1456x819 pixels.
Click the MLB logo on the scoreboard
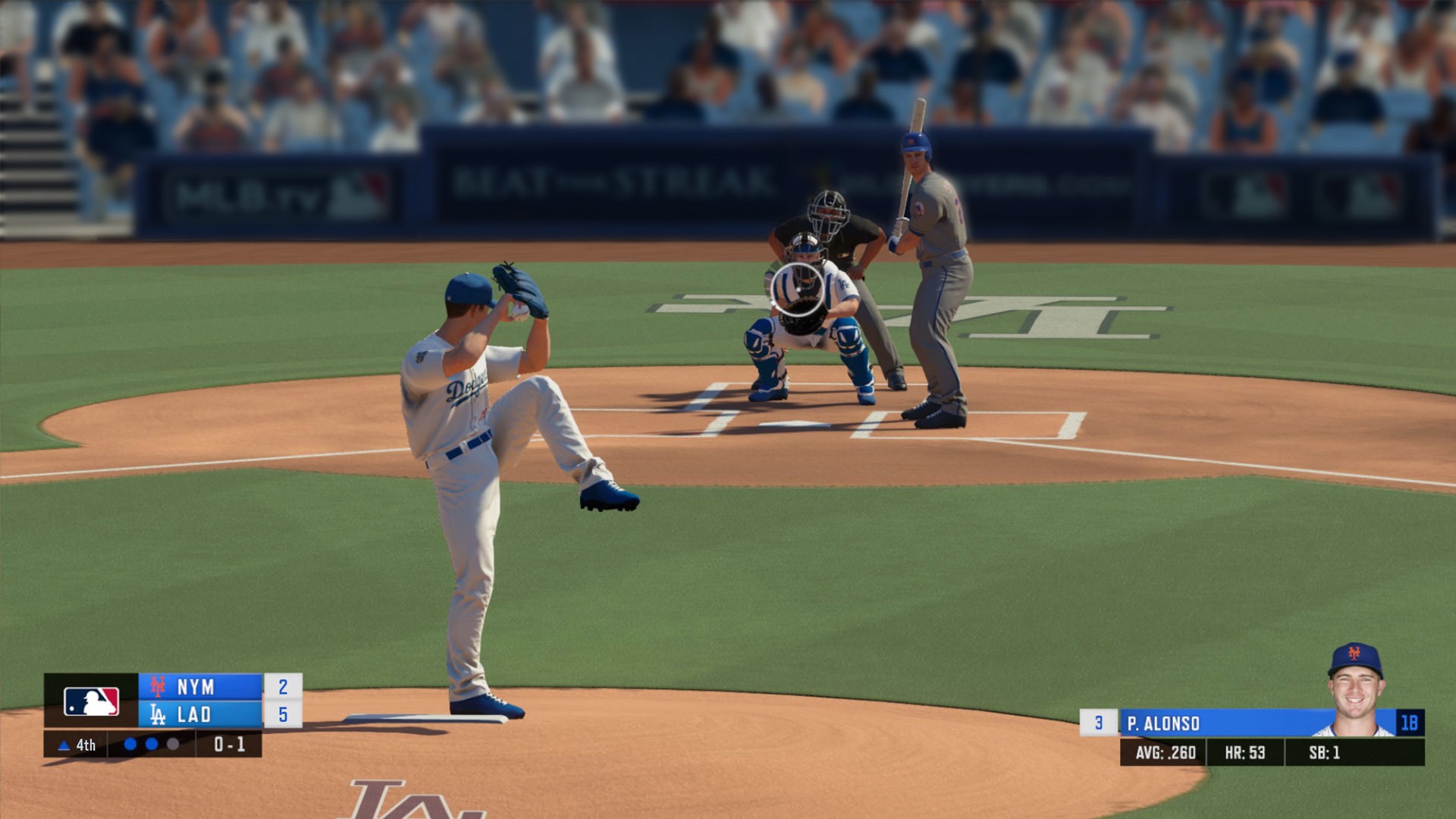90,701
